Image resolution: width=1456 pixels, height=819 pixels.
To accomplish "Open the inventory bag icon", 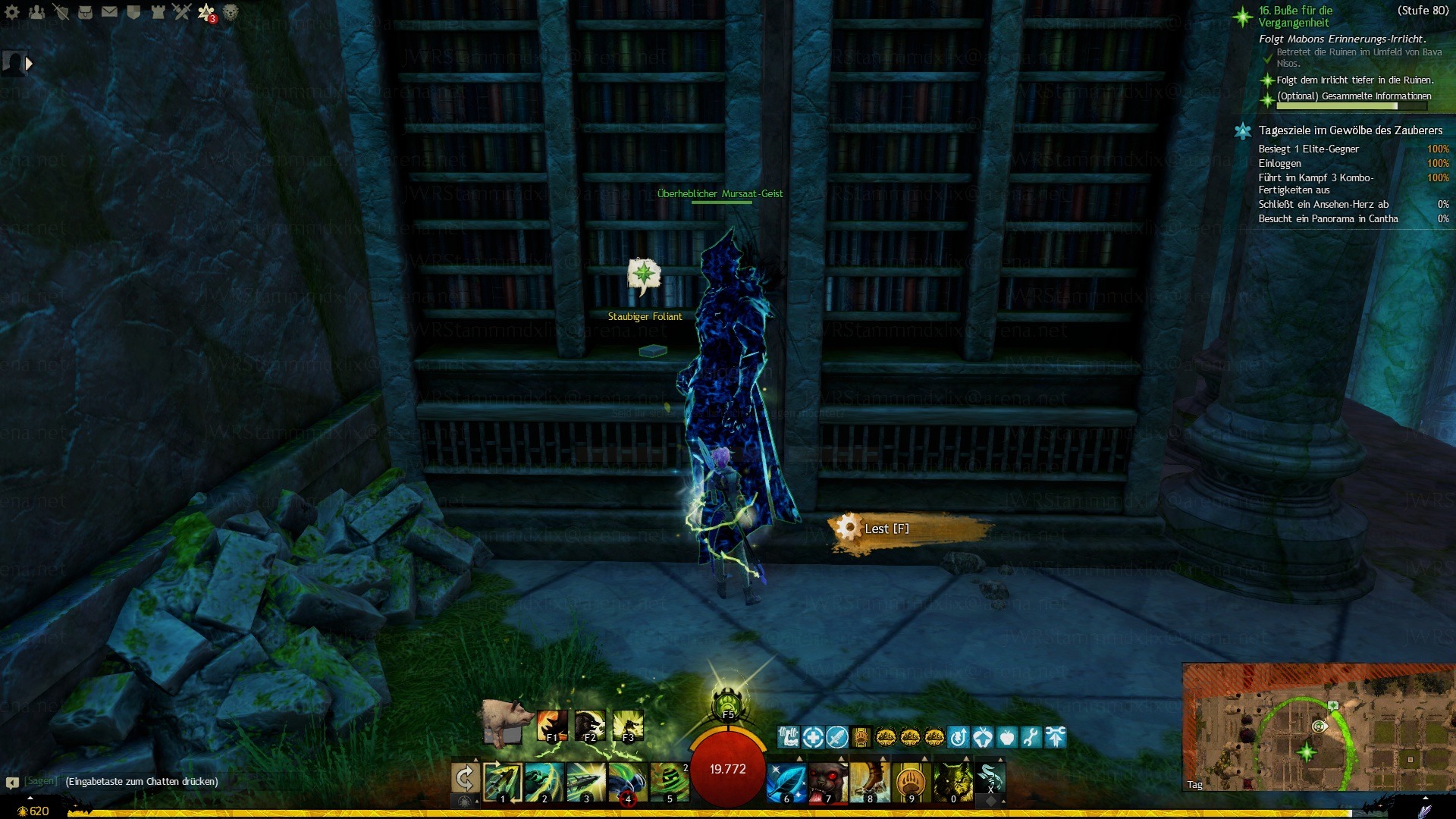I will click(x=85, y=11).
